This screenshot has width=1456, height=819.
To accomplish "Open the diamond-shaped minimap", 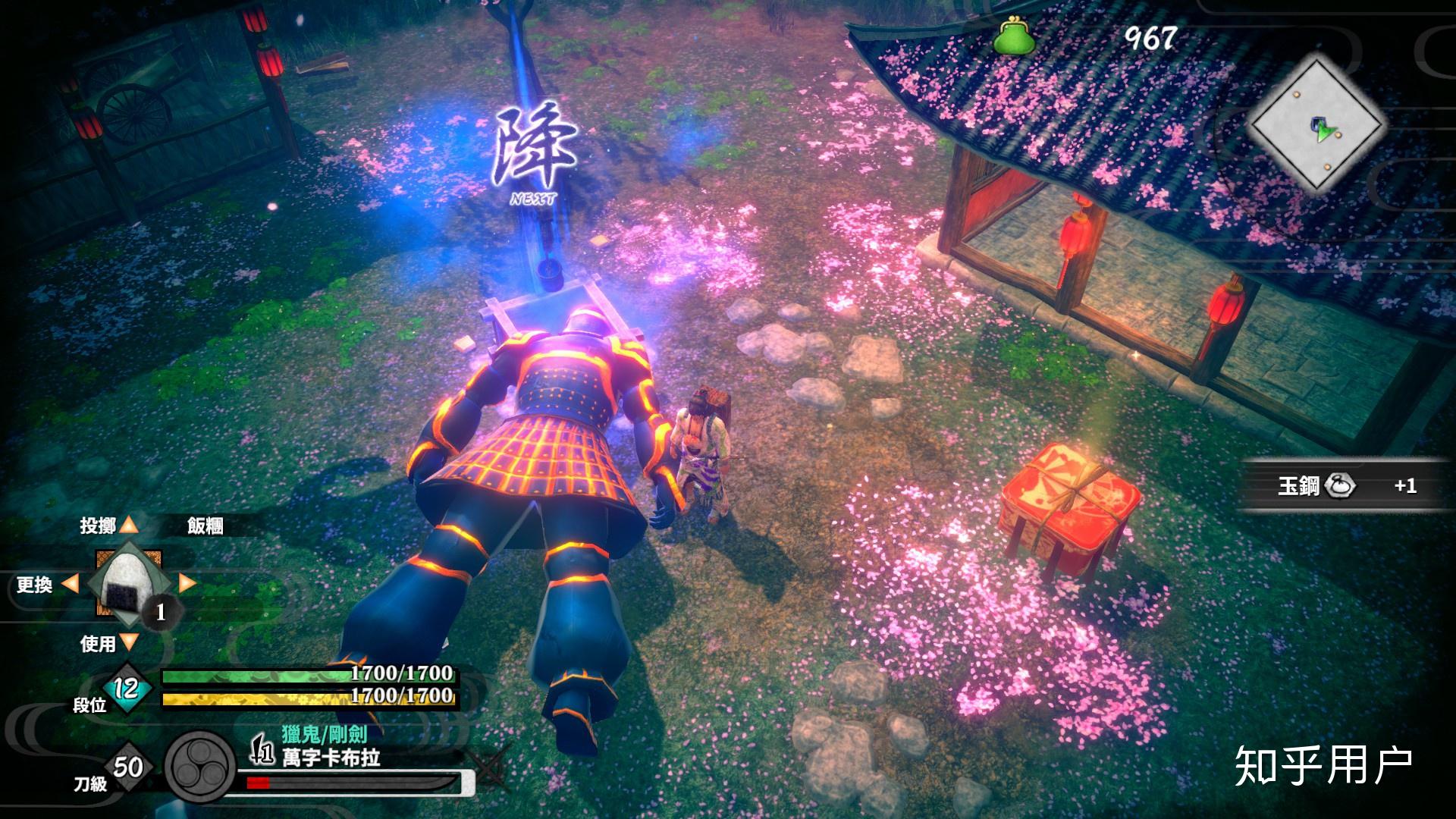I will pyautogui.click(x=1318, y=125).
